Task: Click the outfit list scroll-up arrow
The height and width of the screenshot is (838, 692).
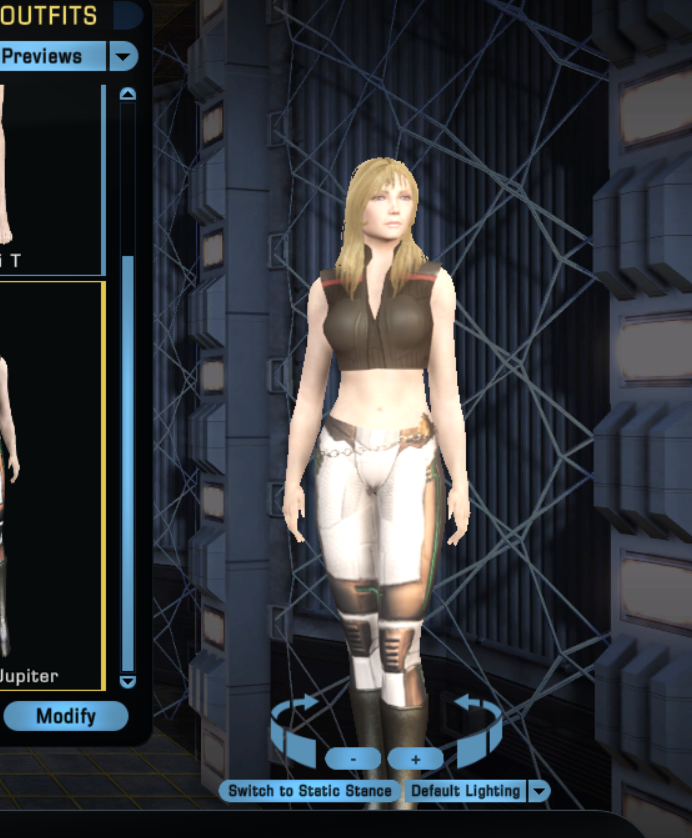Action: coord(127,94)
